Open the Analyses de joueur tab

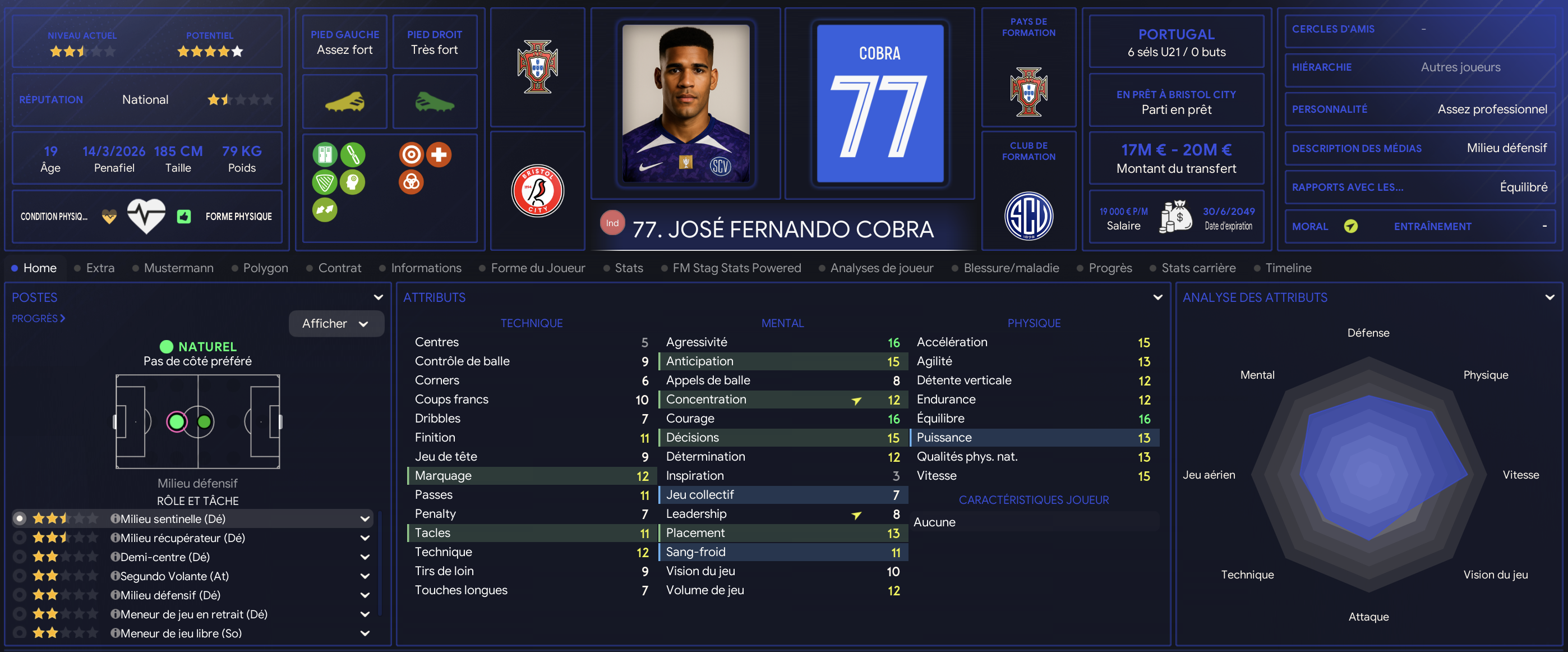click(881, 268)
